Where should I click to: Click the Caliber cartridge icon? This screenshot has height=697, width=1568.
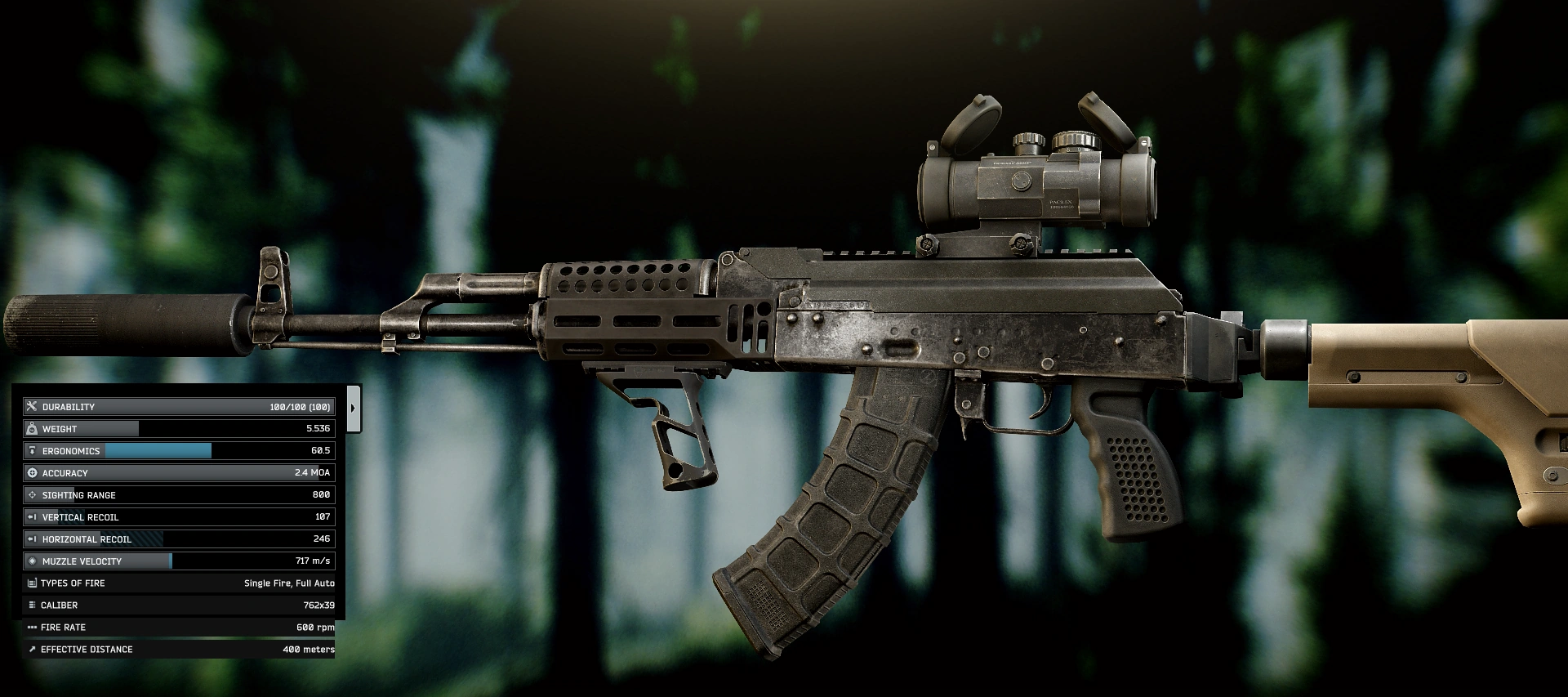click(x=33, y=605)
